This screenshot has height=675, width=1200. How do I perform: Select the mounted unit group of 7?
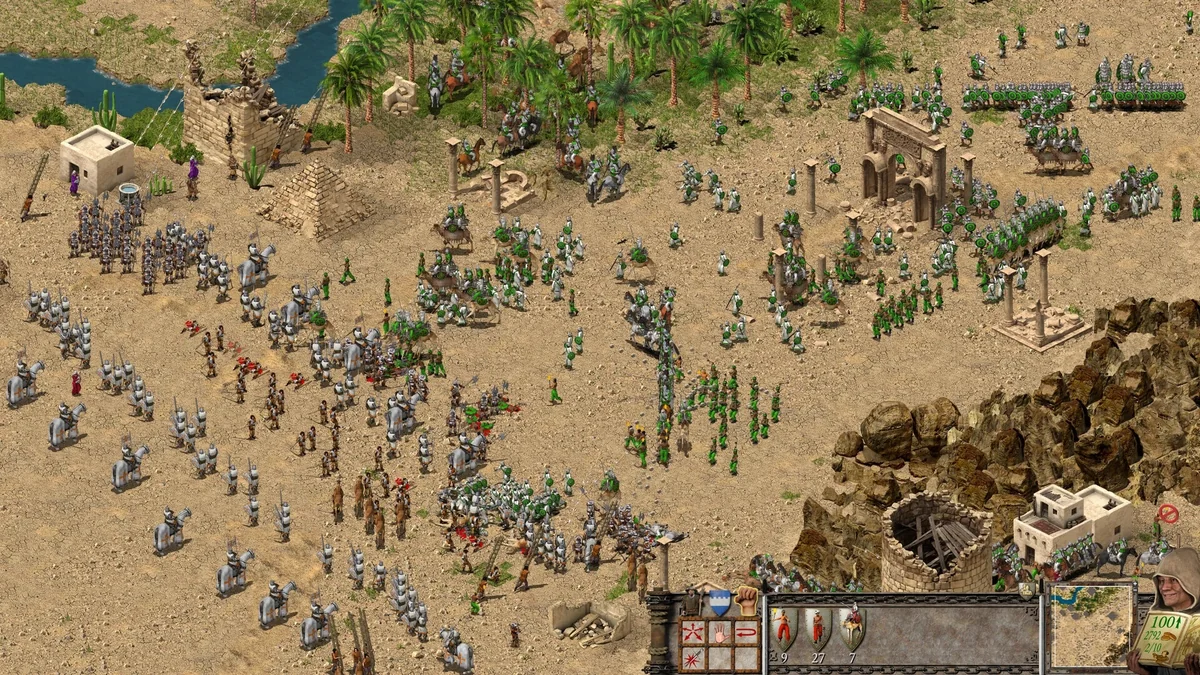tap(851, 629)
